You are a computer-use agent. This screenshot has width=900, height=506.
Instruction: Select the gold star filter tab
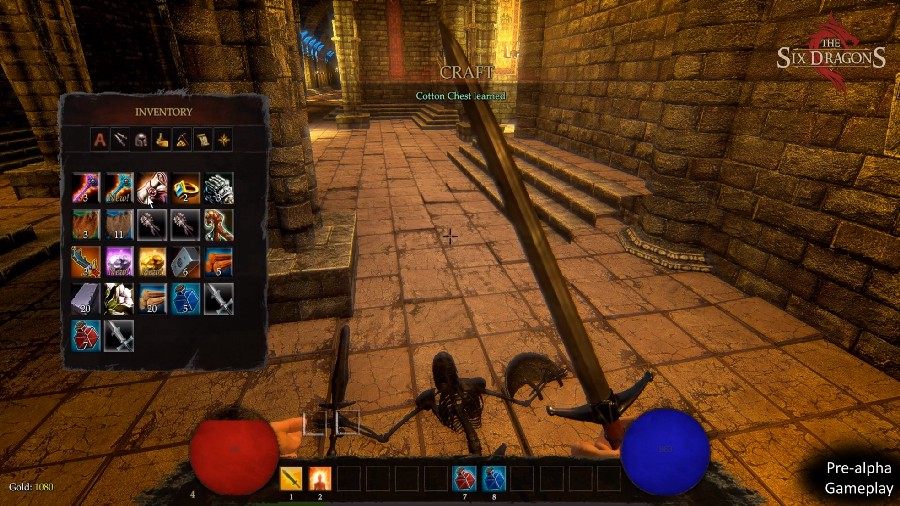pos(223,141)
